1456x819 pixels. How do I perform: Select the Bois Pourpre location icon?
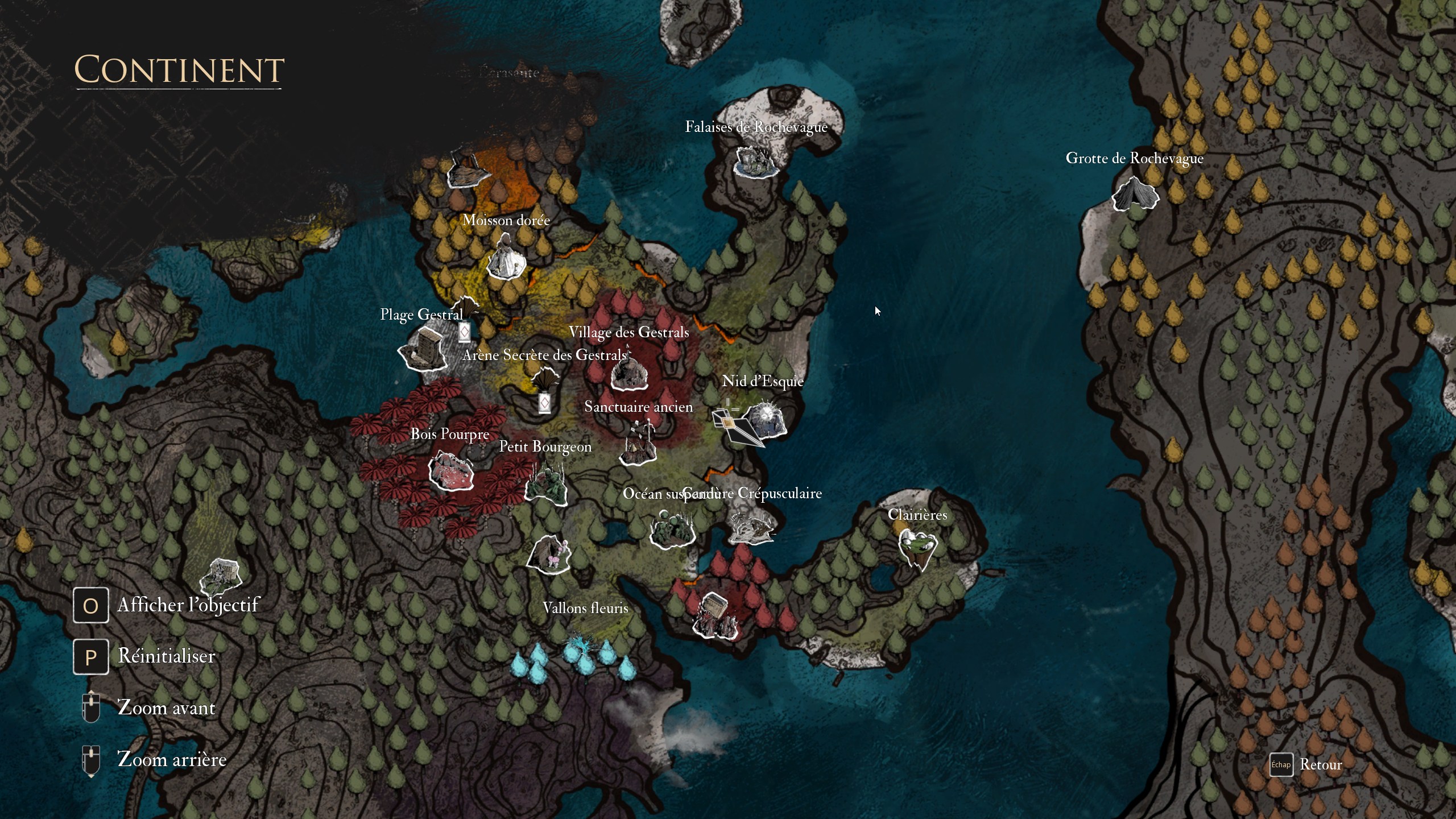(x=450, y=471)
